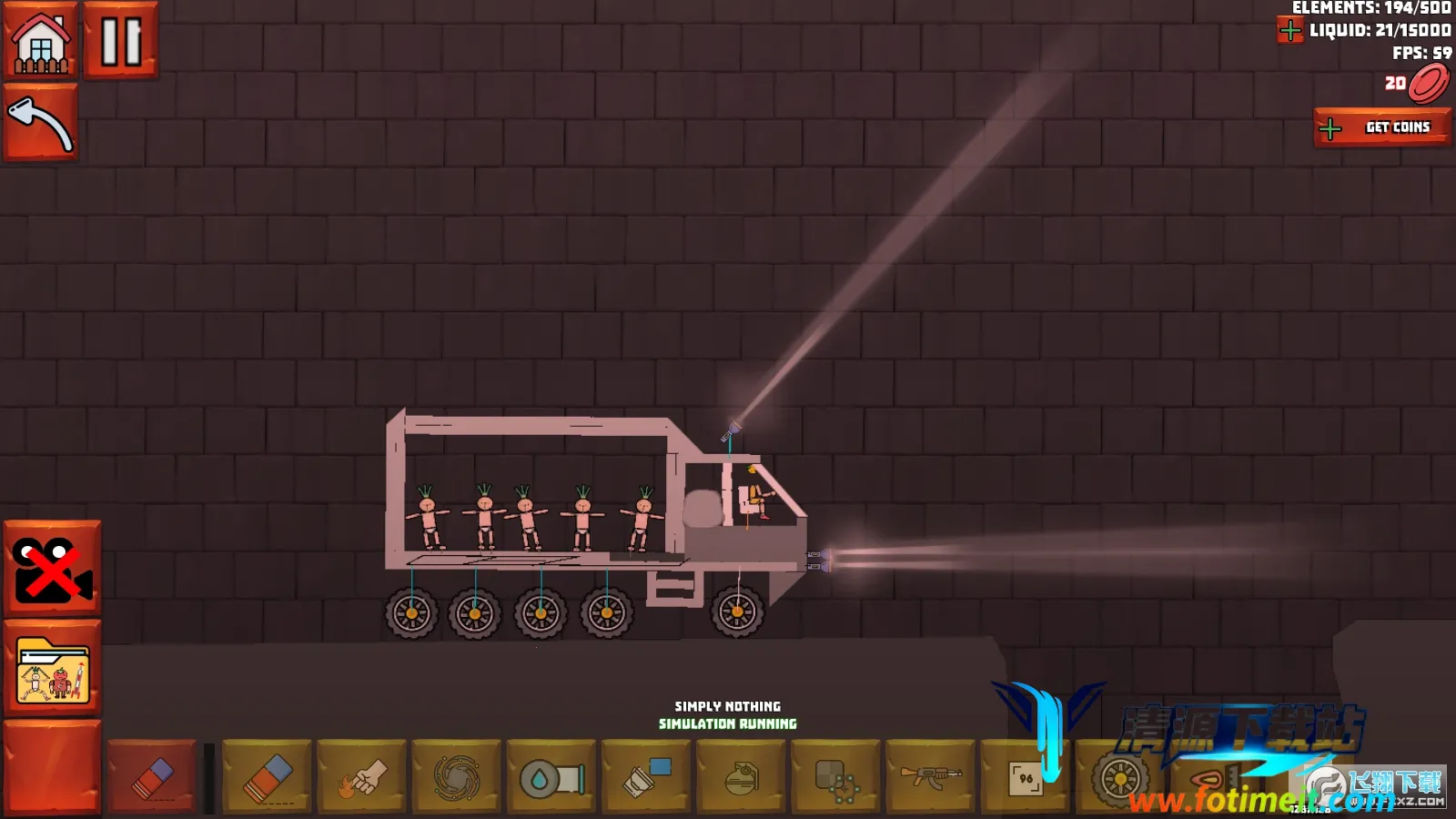This screenshot has width=1456, height=819.
Task: Choose the paint bucket tool
Action: tap(646, 776)
